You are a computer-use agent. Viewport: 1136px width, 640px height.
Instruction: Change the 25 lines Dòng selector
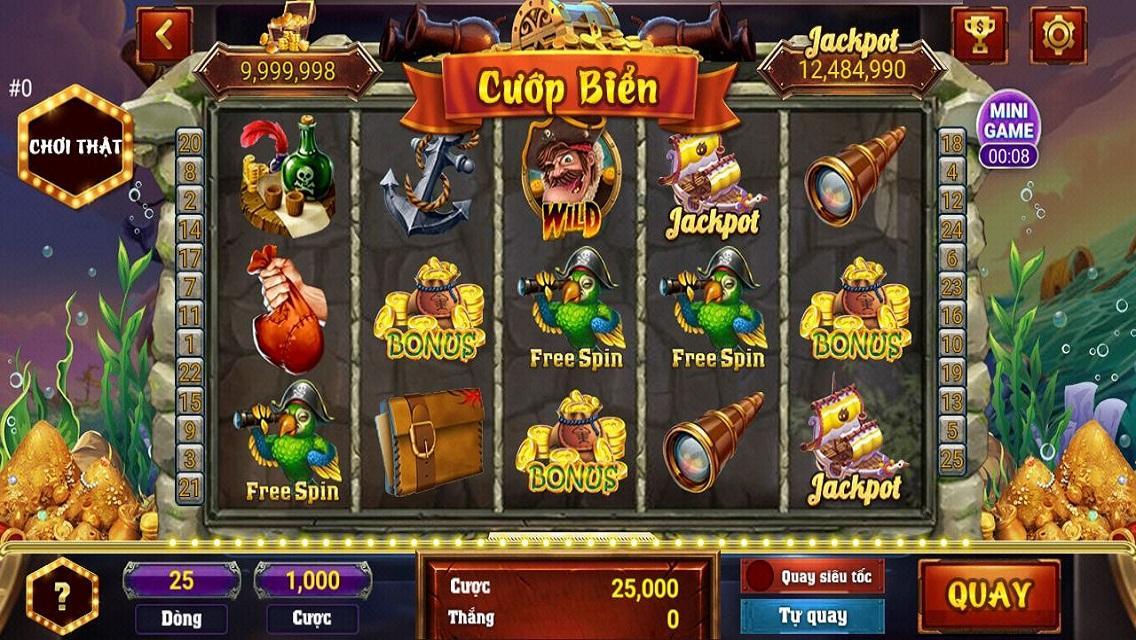181,580
